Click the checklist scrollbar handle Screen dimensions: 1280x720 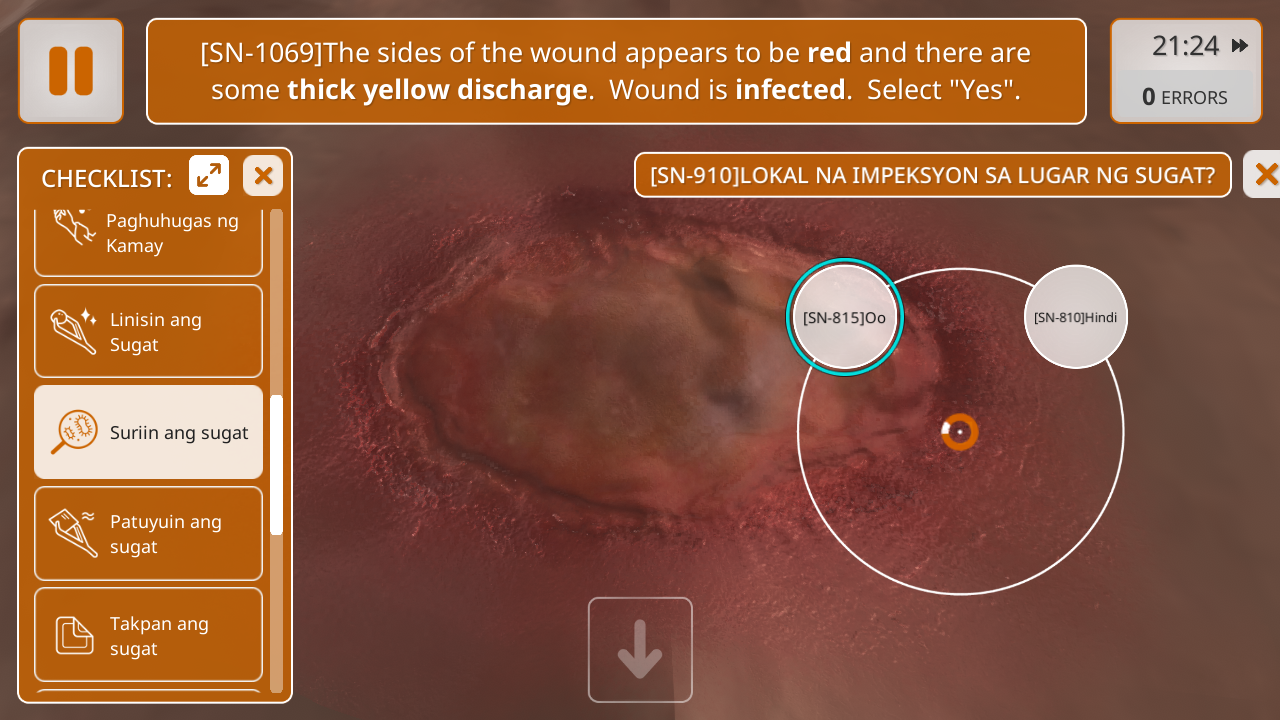click(x=277, y=465)
